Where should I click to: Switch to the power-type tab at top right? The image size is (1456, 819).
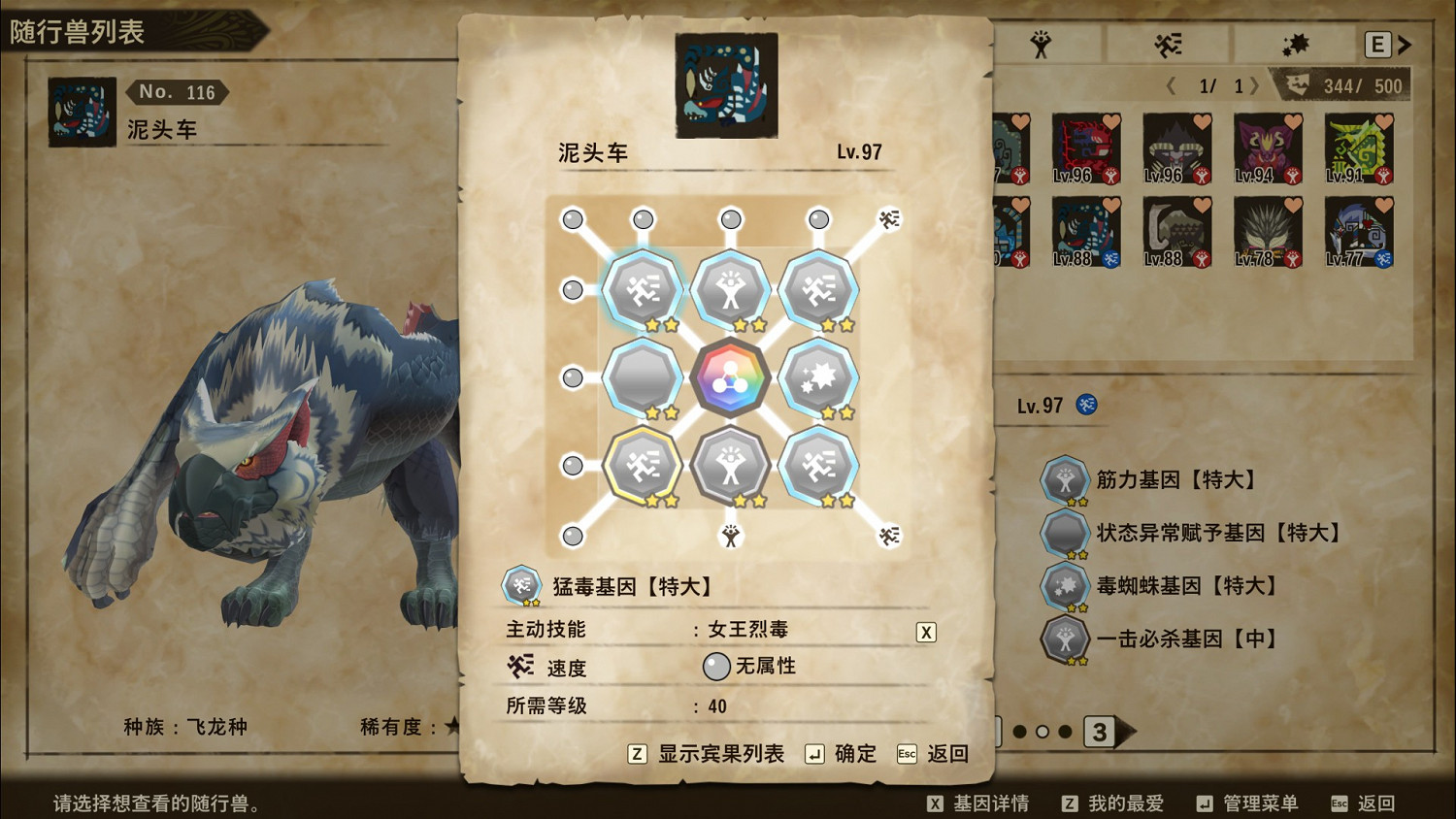[x=1040, y=44]
